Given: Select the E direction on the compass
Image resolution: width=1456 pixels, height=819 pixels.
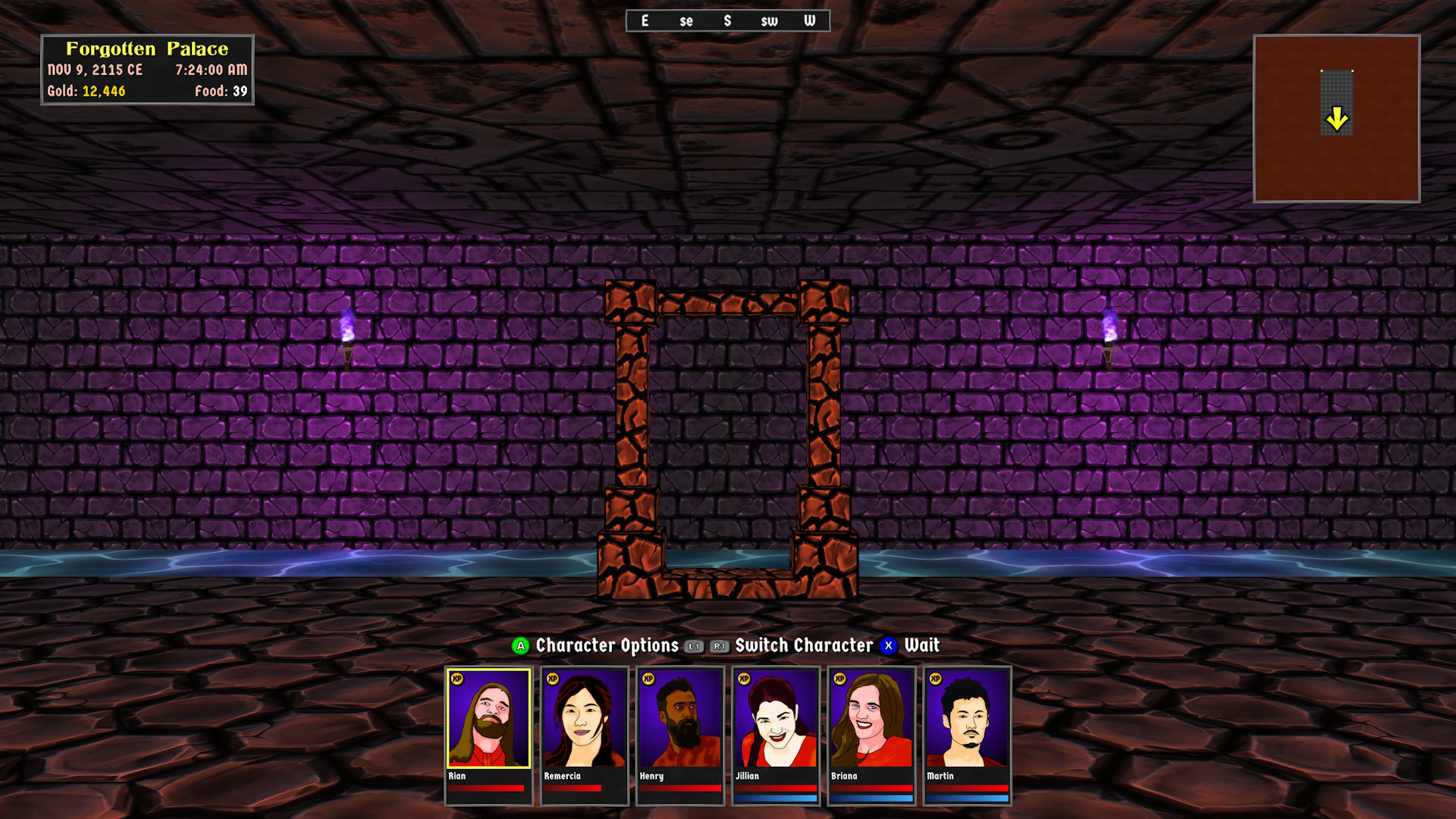Looking at the screenshot, I should click(x=645, y=21).
